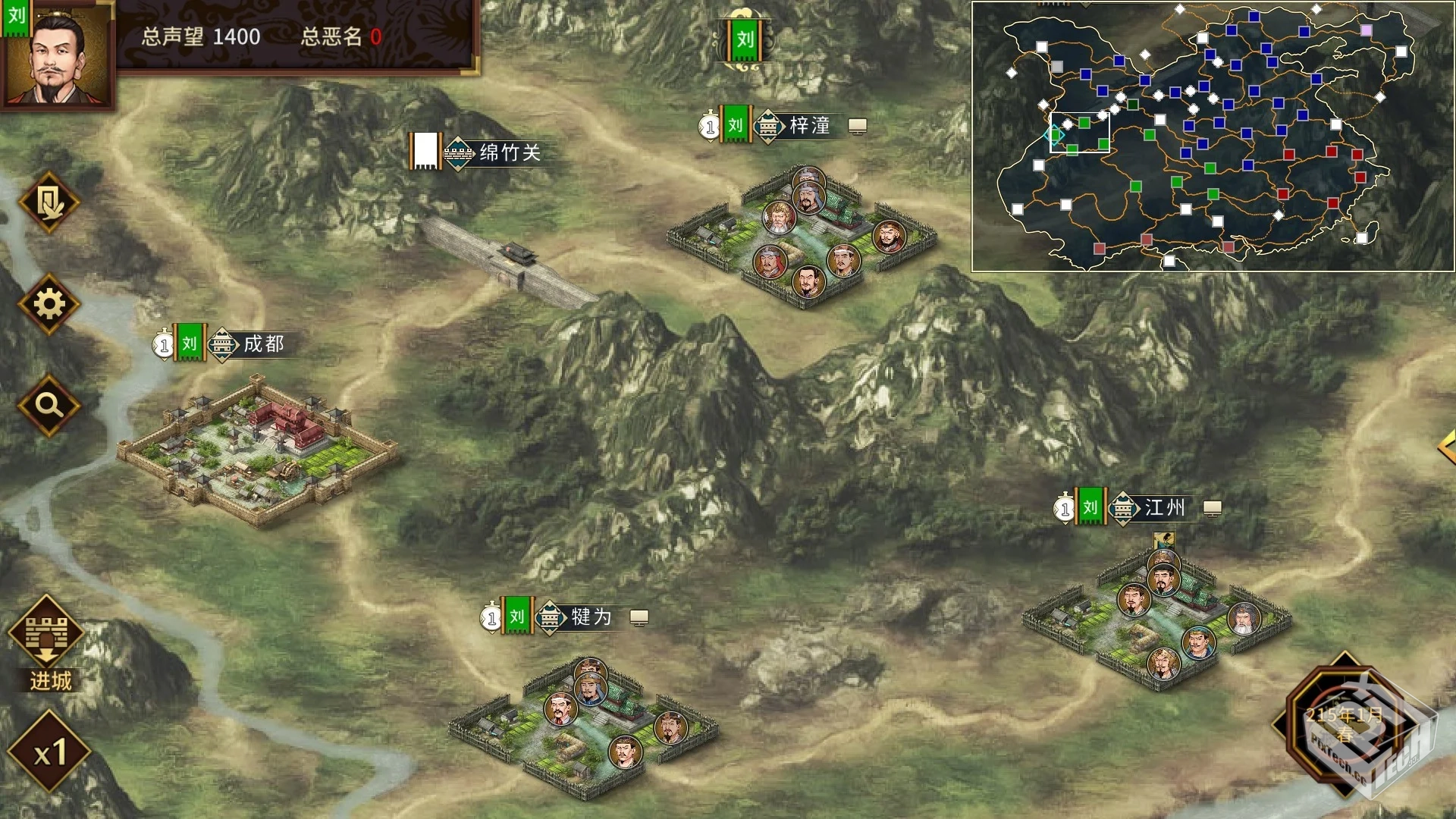Toggle AI control monitor icon beside 江州

1213,509
